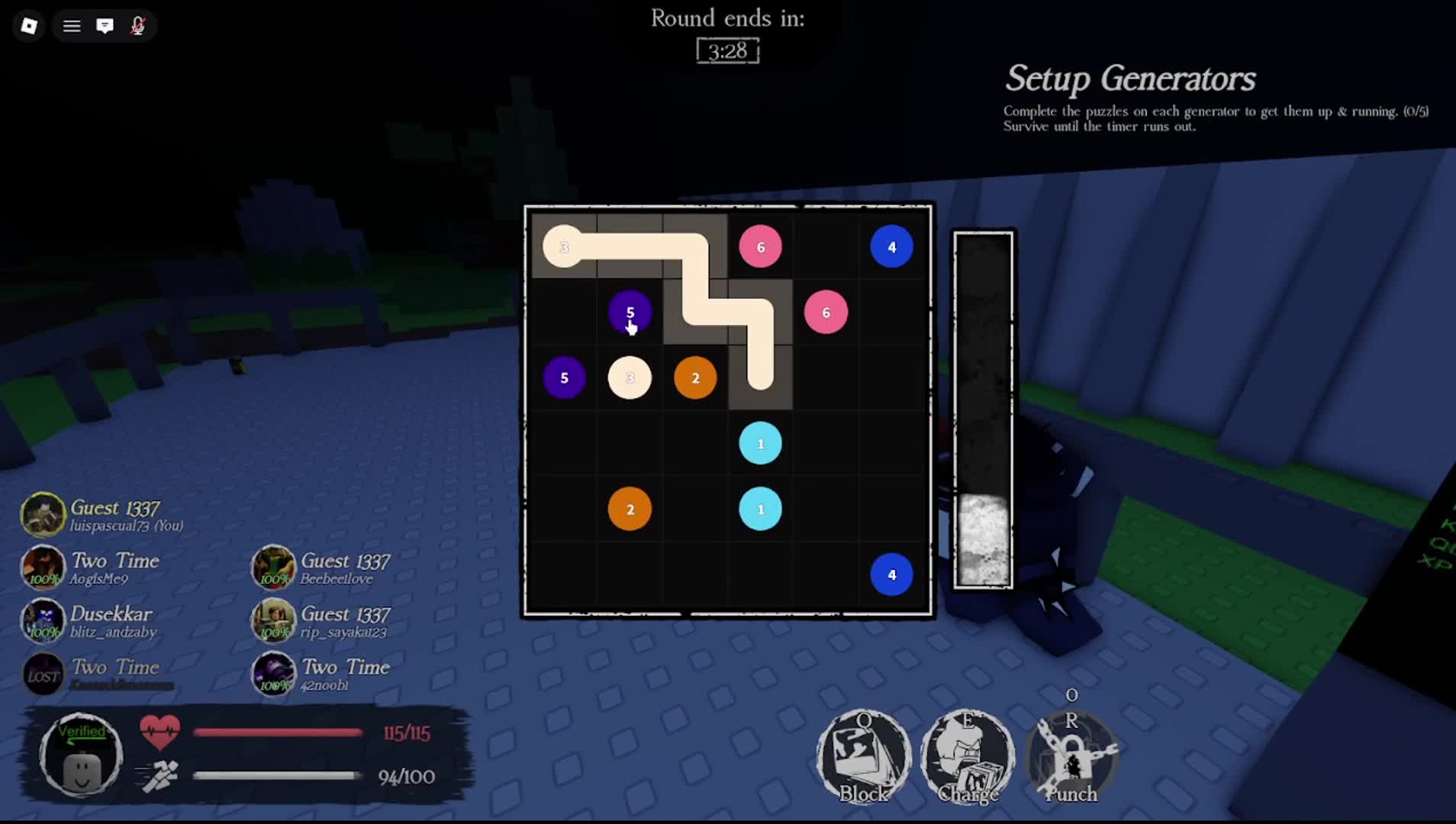Select the orange 2 dot in the grid
The image size is (1456, 824).
[x=694, y=377]
